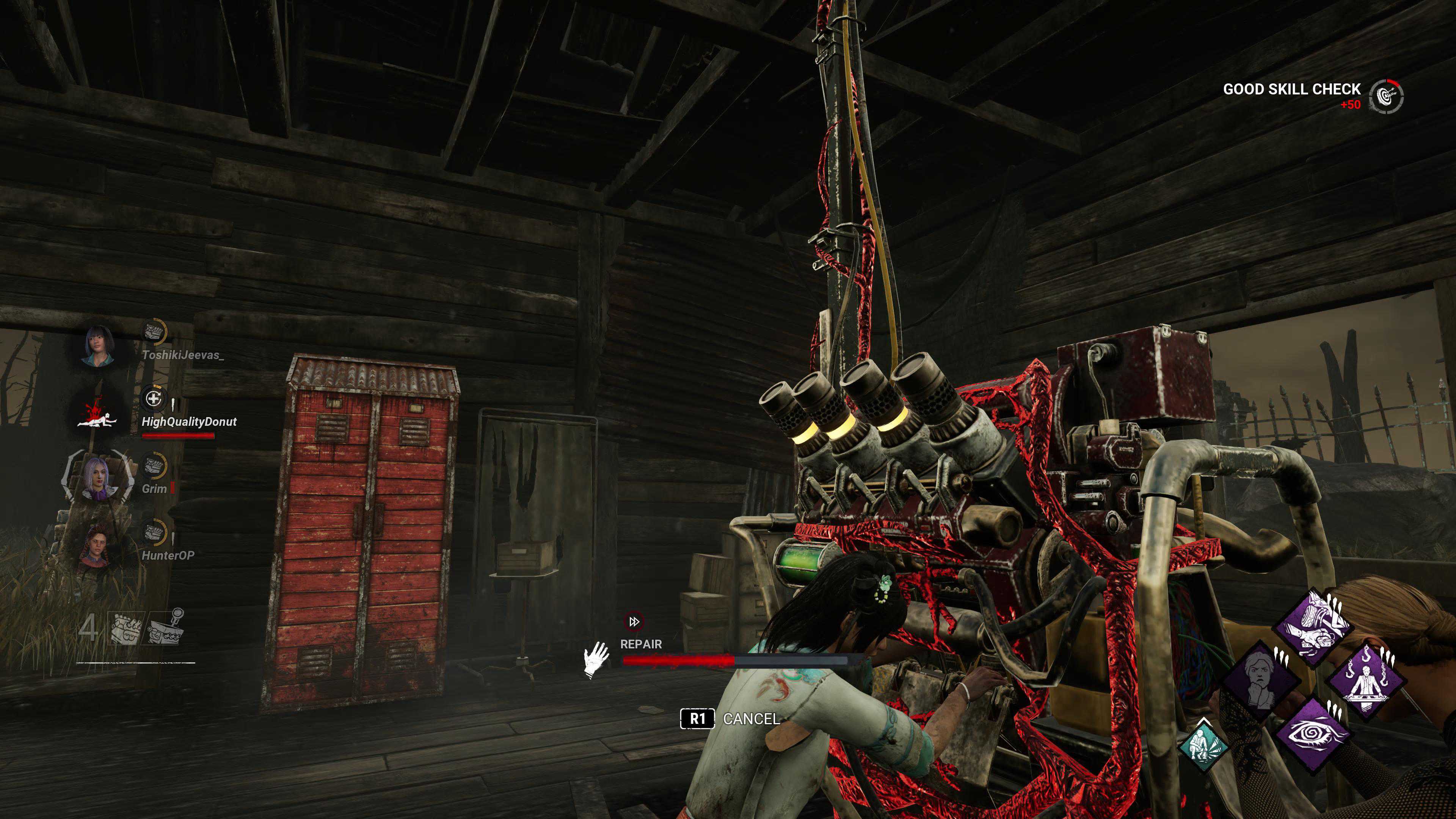Click the exit gate switch icon

coord(165,628)
